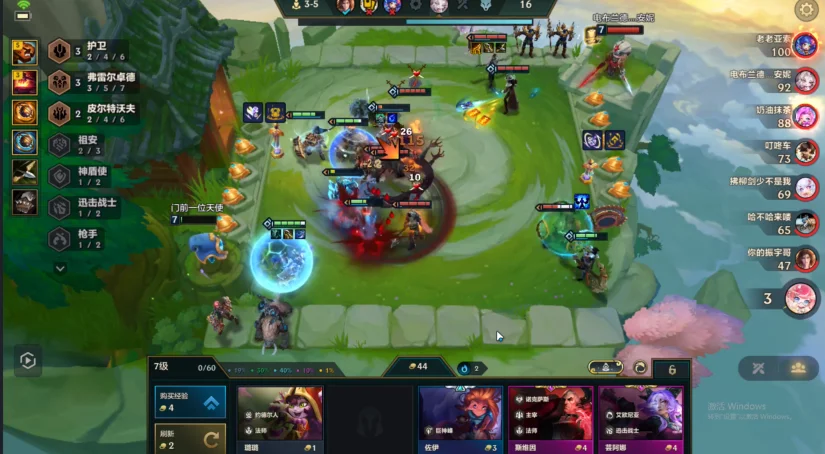Viewport: 825px width, 454px height.
Task: Buy the 斯维因 champion card
Action: pos(550,420)
